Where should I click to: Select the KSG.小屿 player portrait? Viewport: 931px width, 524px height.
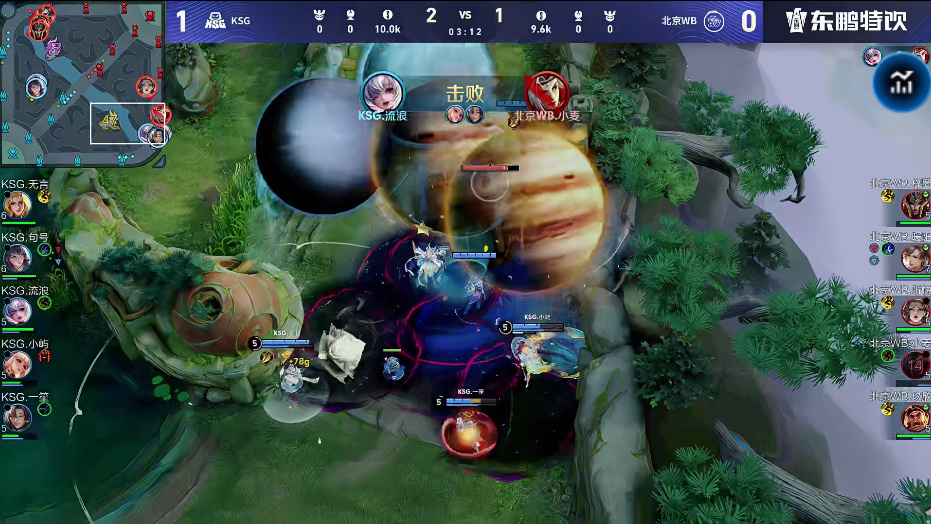pos(17,364)
